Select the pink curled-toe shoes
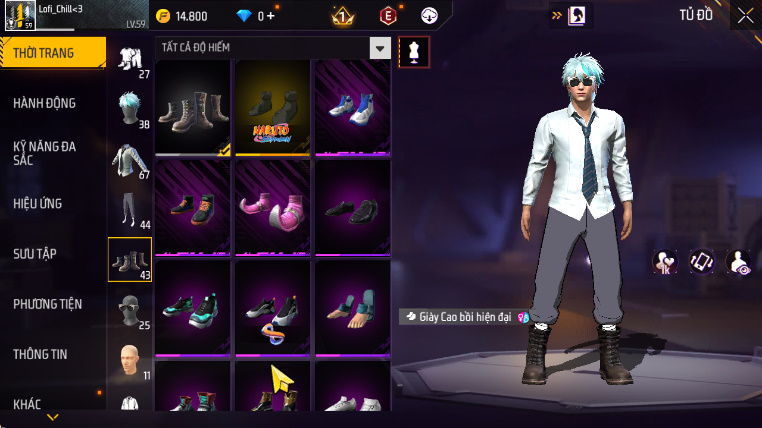Image resolution: width=762 pixels, height=428 pixels. pos(274,205)
